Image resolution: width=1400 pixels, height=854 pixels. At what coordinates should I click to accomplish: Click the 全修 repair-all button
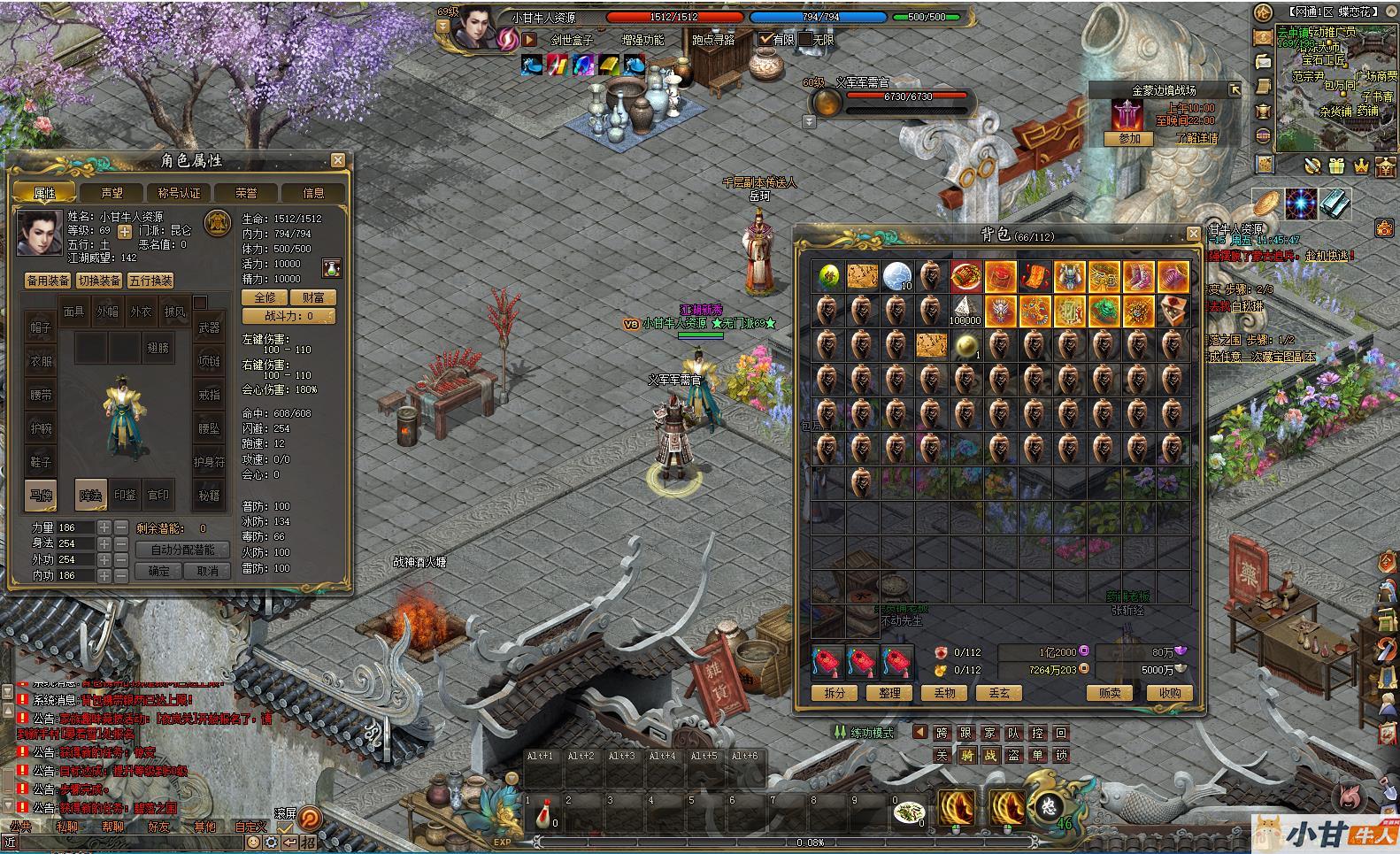pyautogui.click(x=265, y=297)
